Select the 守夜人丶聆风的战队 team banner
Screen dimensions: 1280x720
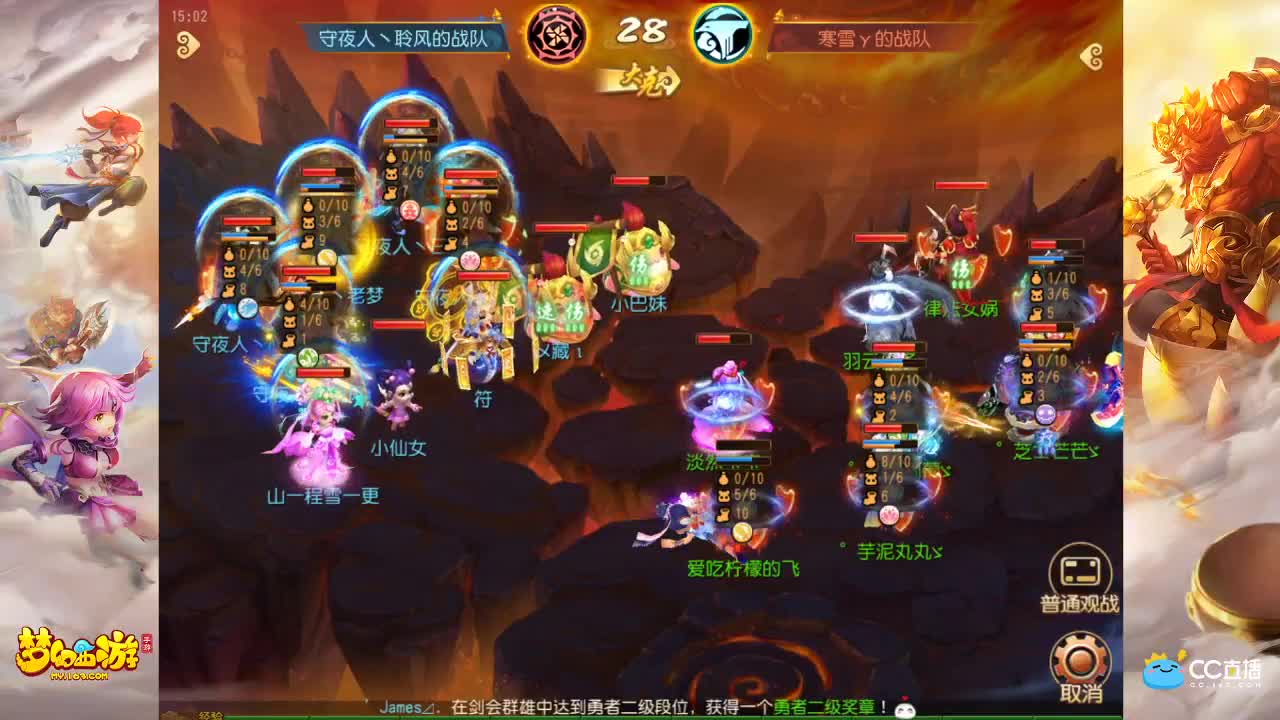tap(400, 37)
